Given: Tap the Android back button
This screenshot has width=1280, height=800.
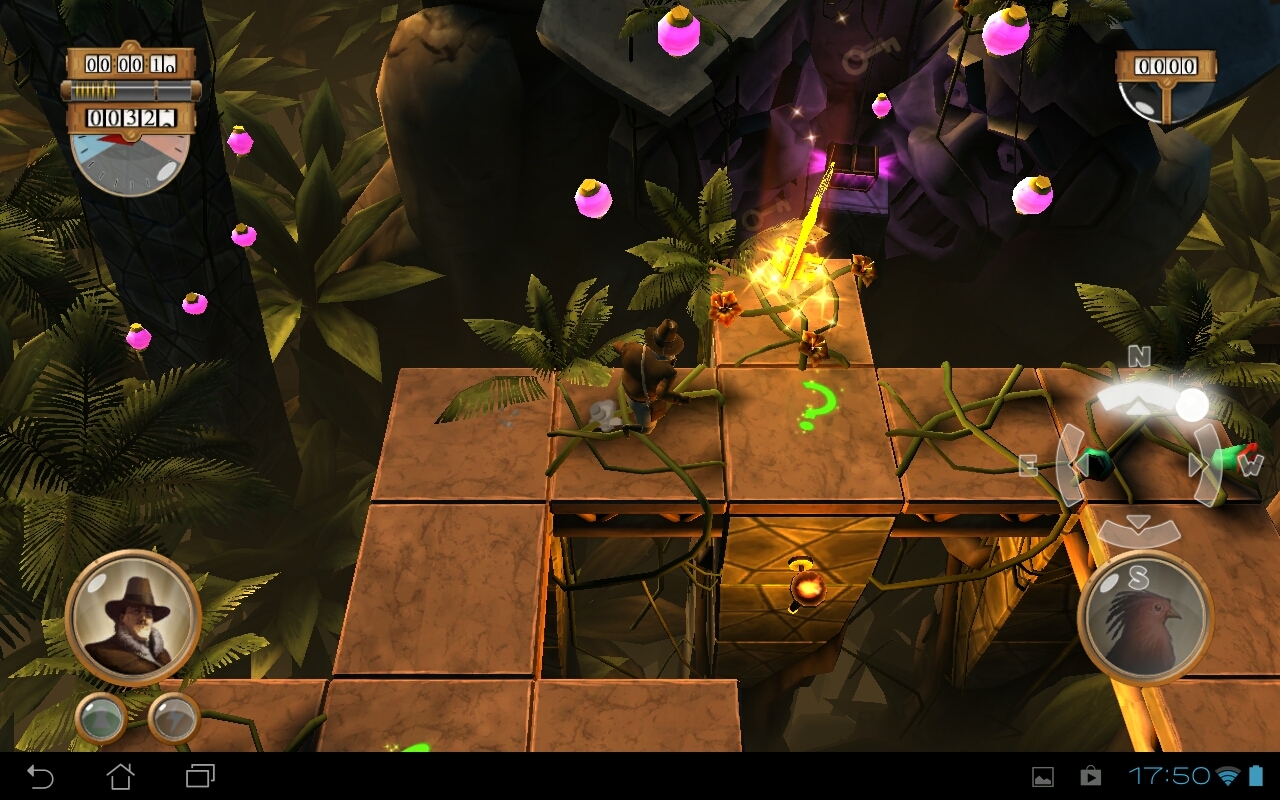Looking at the screenshot, I should [x=40, y=776].
